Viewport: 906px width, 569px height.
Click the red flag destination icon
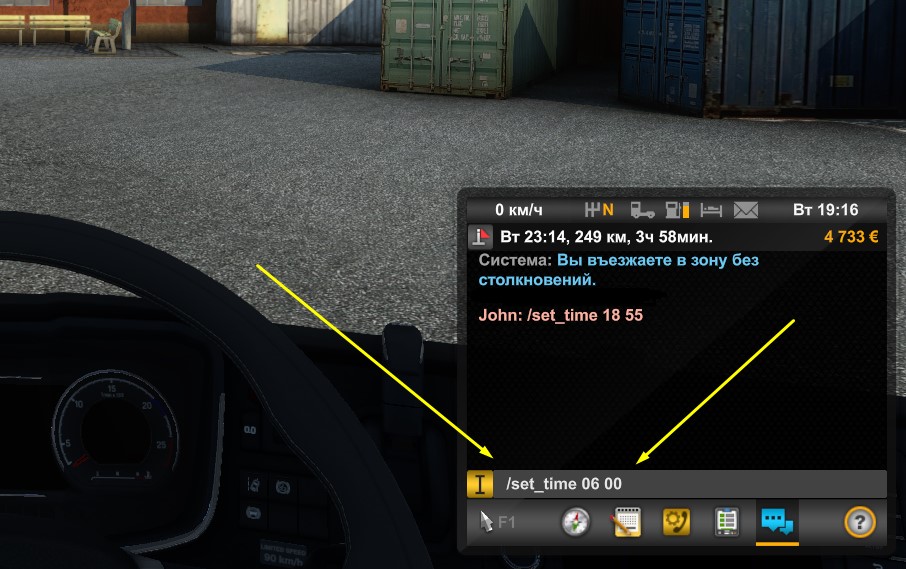pos(481,237)
